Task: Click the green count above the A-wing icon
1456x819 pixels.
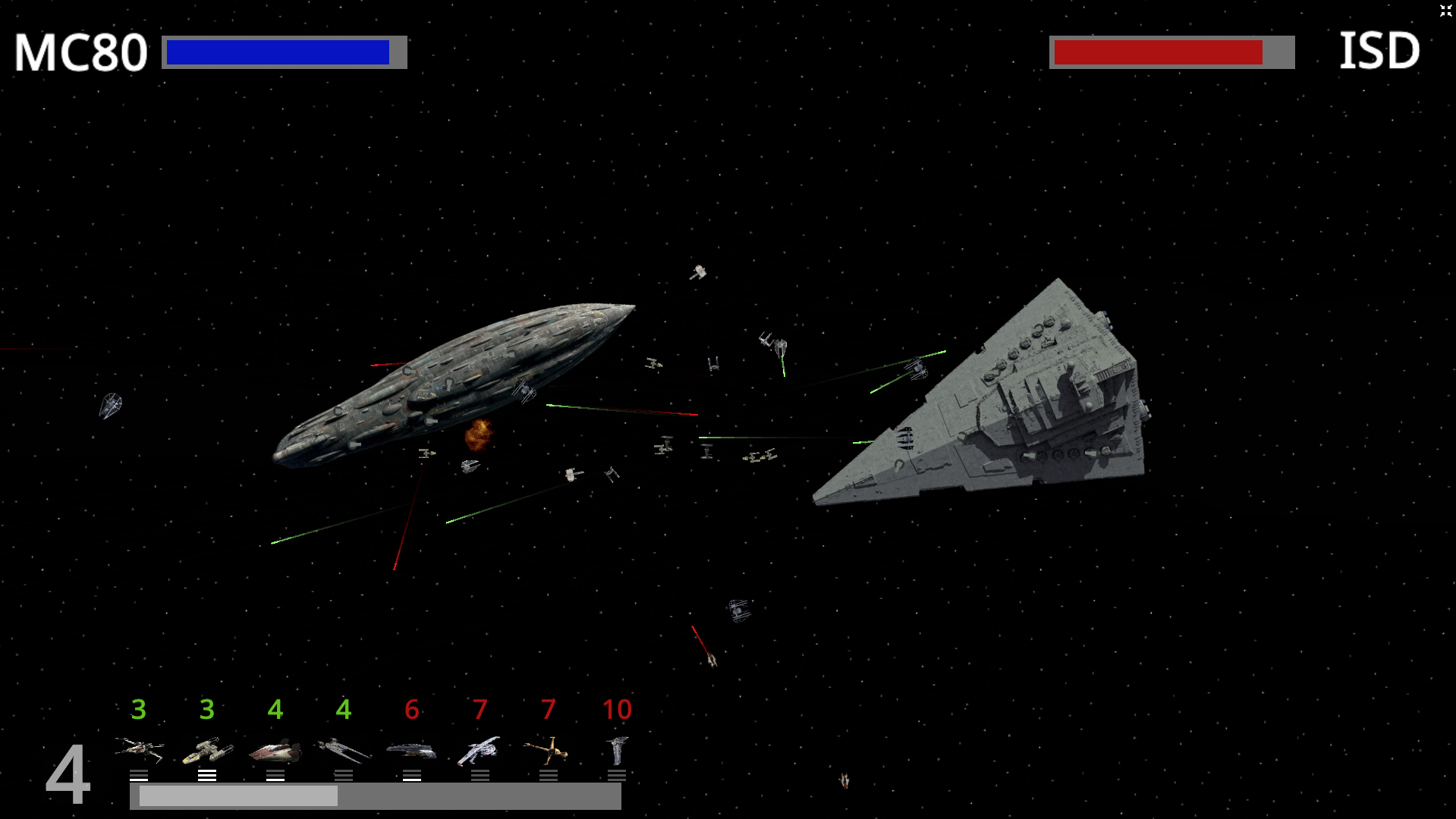Action: tap(275, 711)
